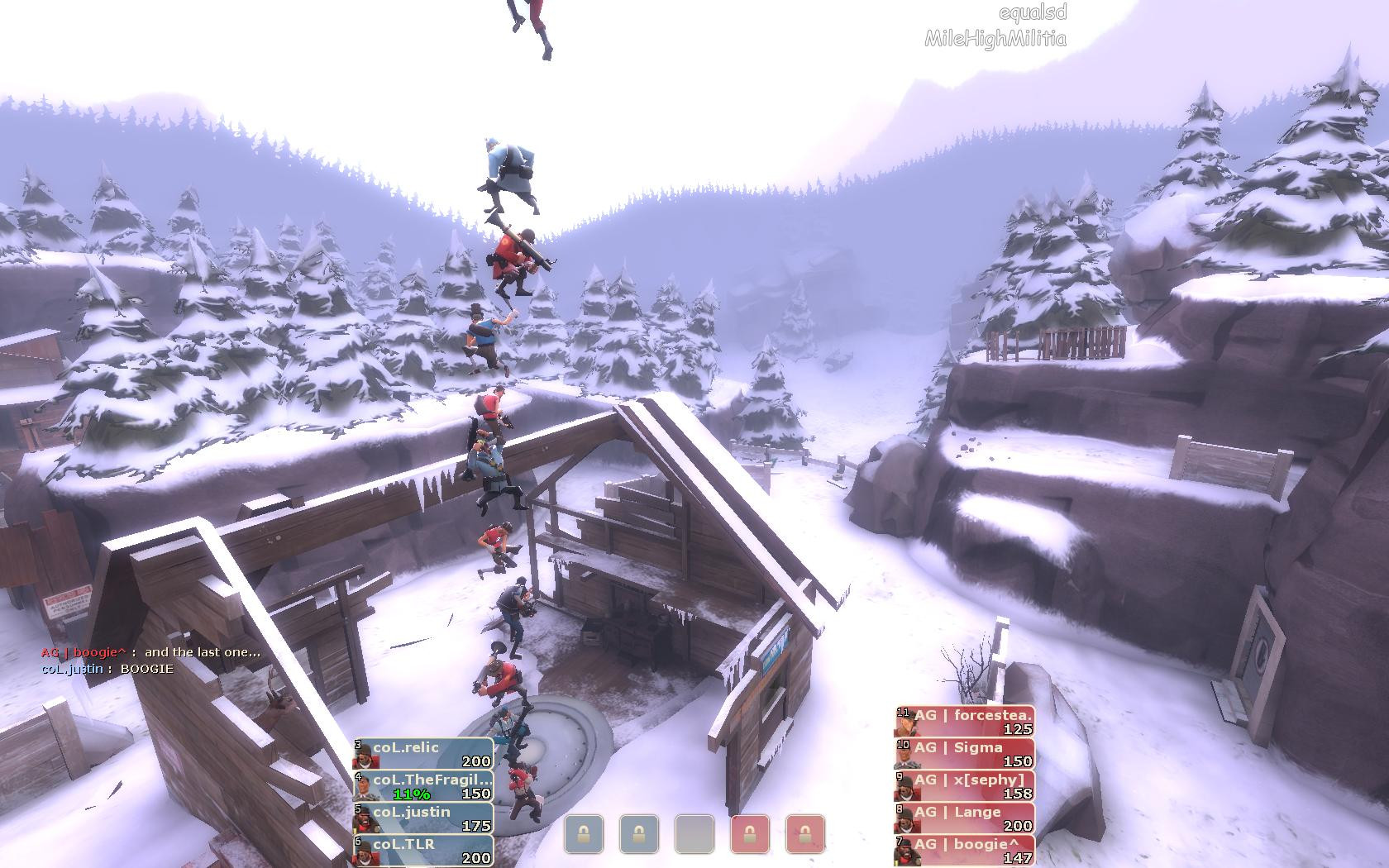This screenshot has width=1389, height=868.
Task: Choose coL.TLR's player panel
Action: coord(423,851)
